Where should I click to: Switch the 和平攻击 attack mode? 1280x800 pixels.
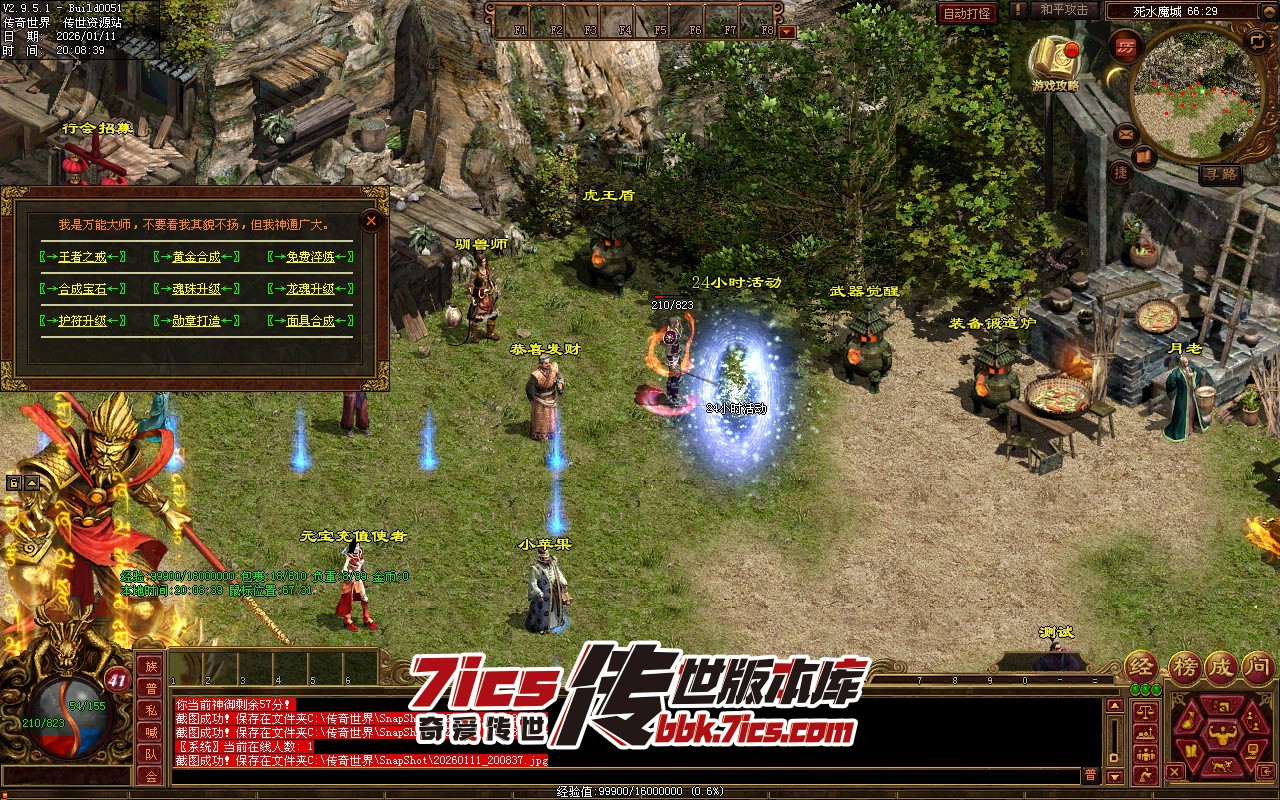[1063, 10]
